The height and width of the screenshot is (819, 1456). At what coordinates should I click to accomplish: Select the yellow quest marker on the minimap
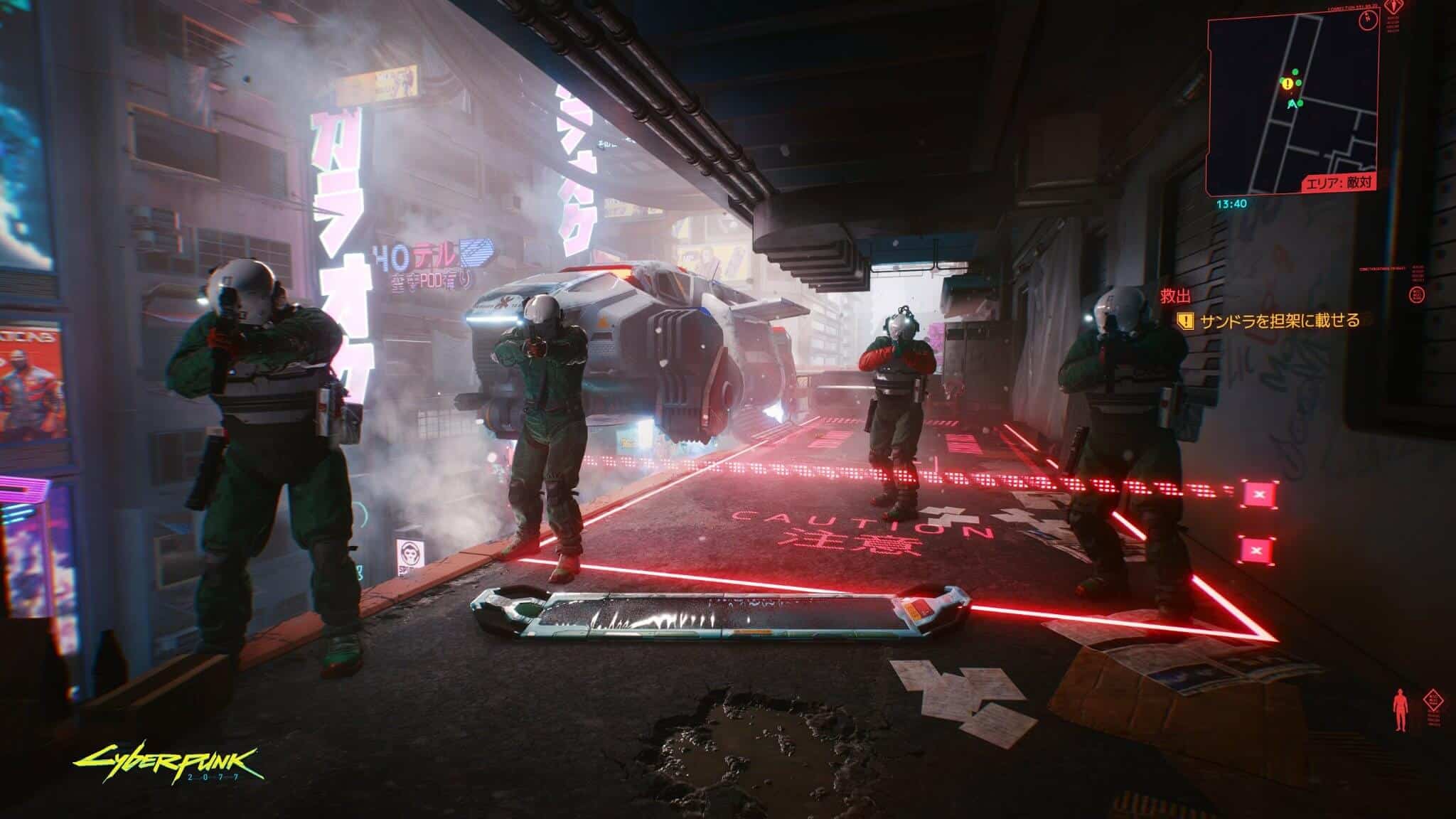pyautogui.click(x=1287, y=85)
